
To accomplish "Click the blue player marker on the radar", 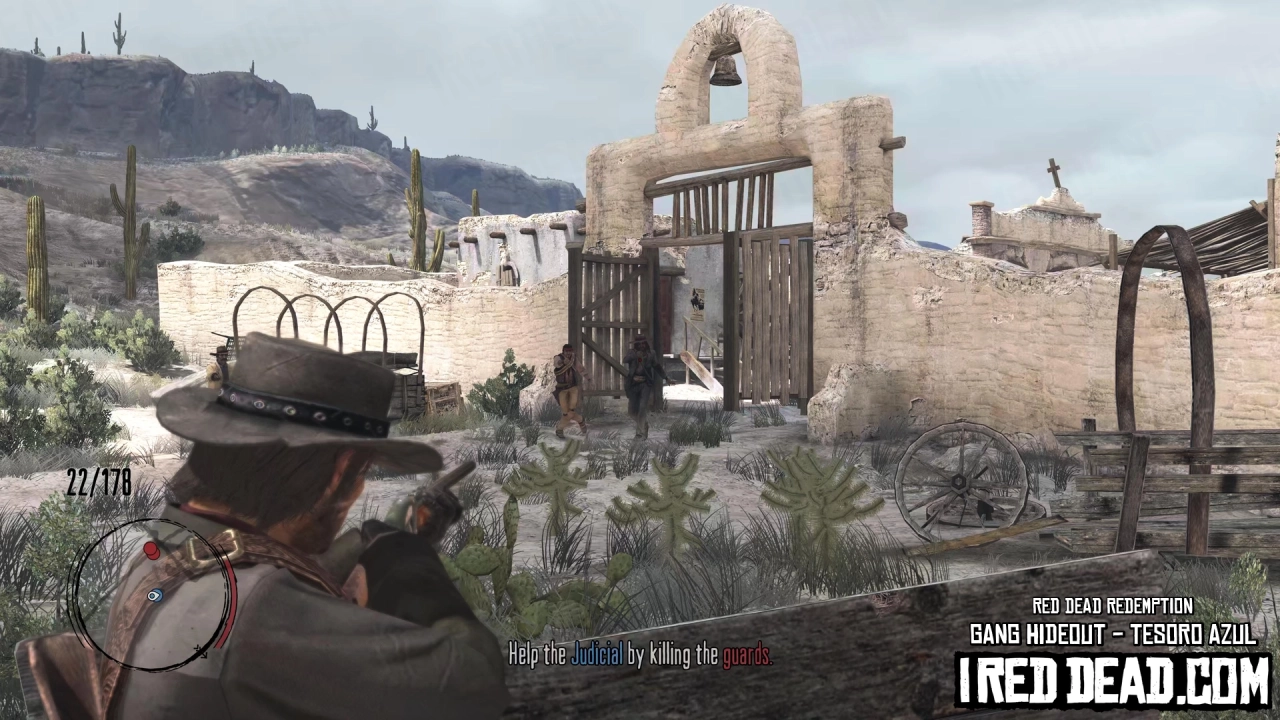I will coord(154,596).
